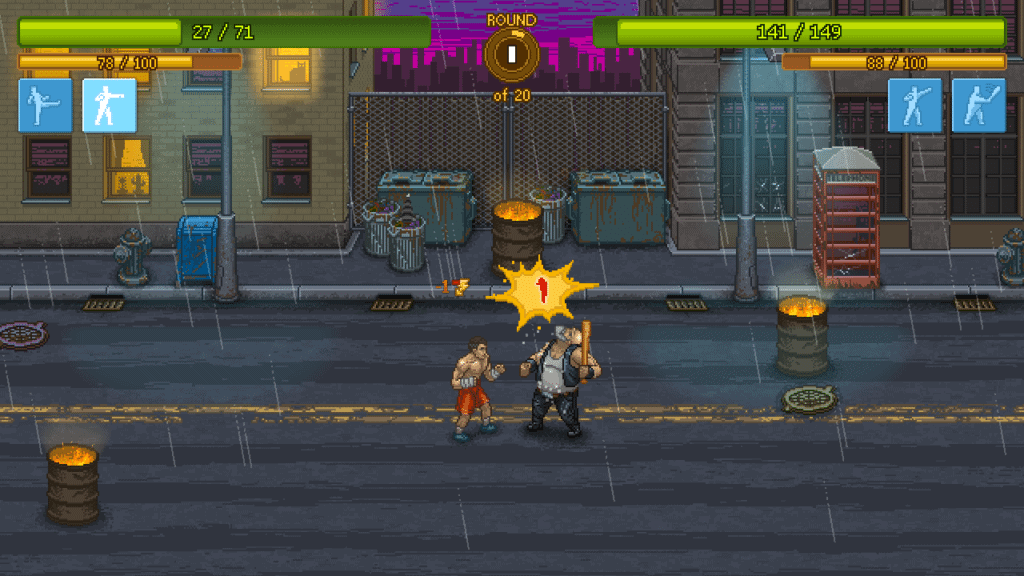Select the player's kick skill icon
1024x576 pixels.
point(45,106)
